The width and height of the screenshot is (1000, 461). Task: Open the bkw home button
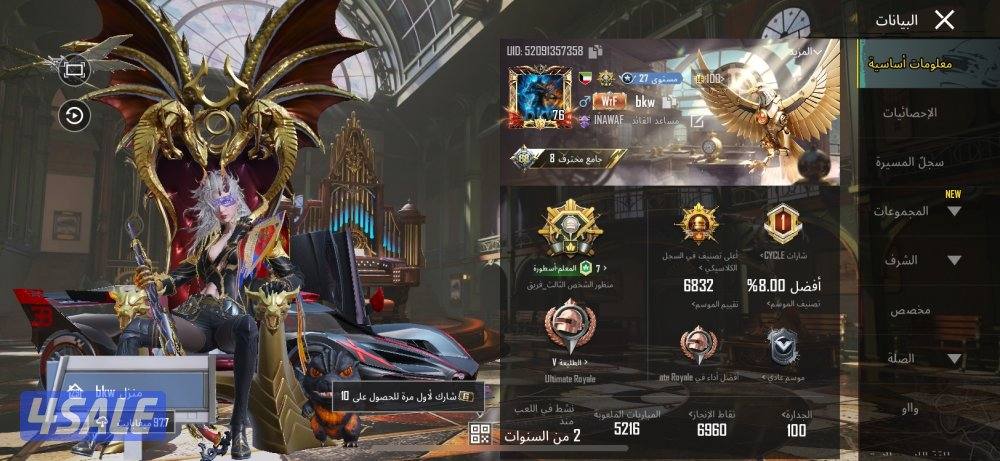click(100, 387)
